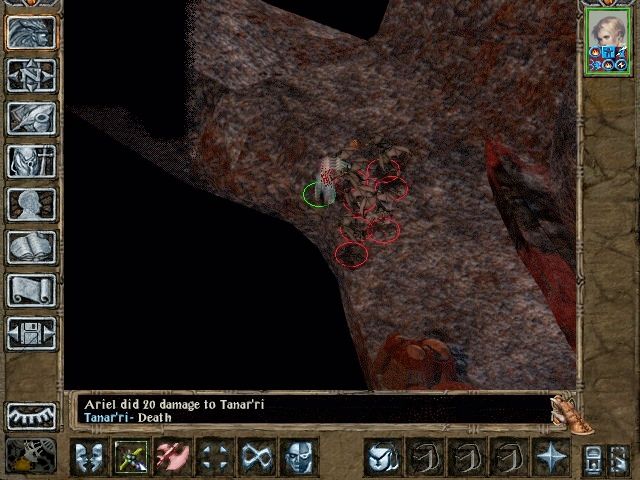Open the inventory screen
Viewport: 640px width, 480px height.
click(x=31, y=161)
